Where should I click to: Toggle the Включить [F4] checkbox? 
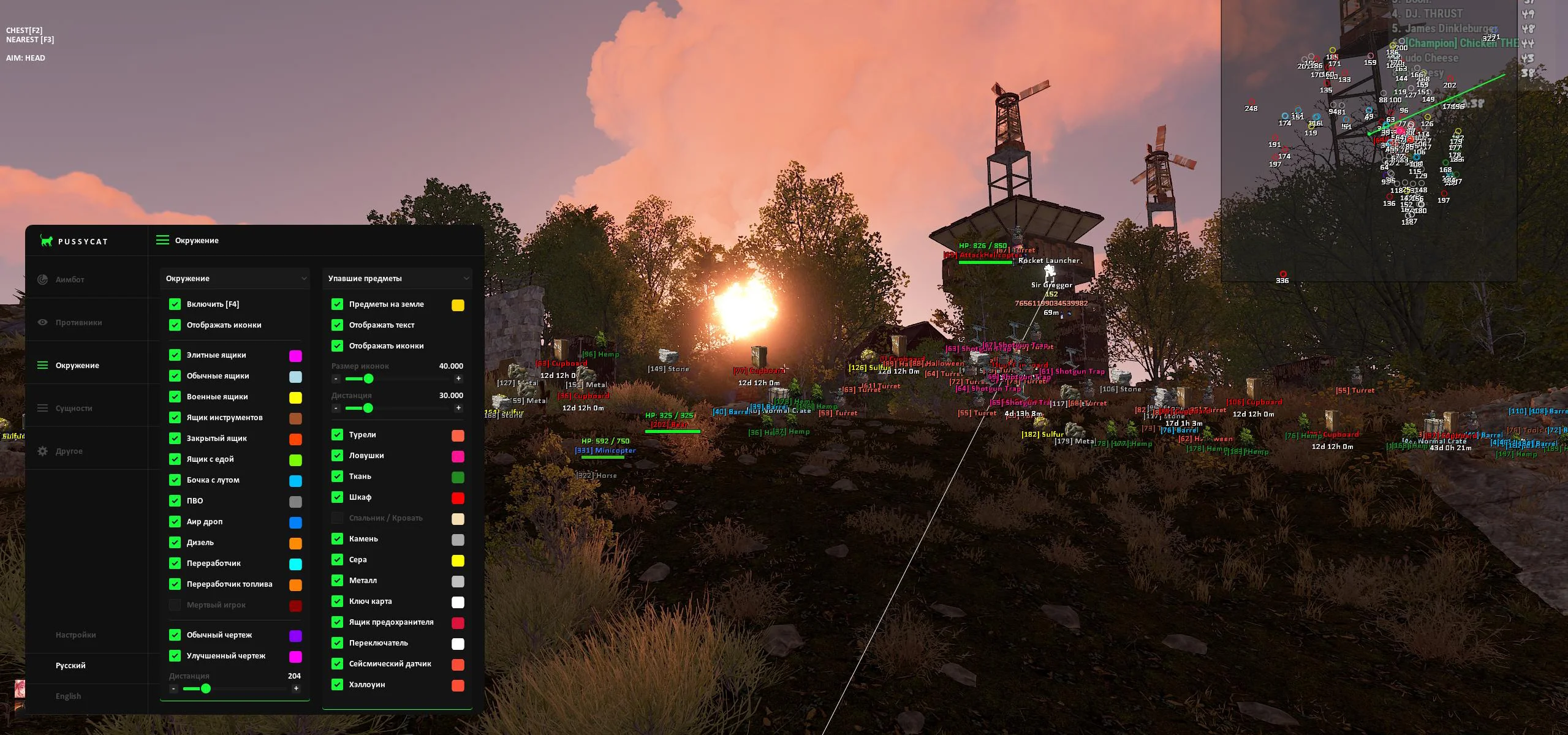pyautogui.click(x=175, y=304)
